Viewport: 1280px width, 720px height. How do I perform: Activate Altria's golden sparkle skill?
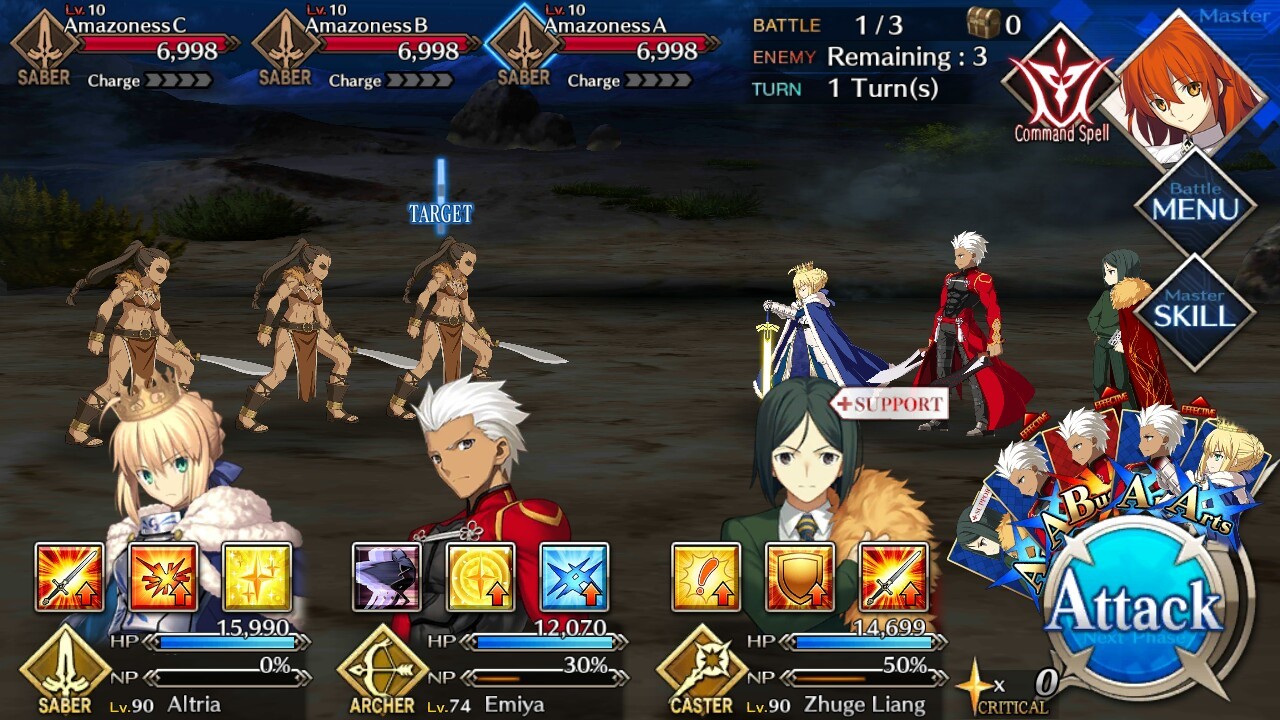pyautogui.click(x=257, y=577)
